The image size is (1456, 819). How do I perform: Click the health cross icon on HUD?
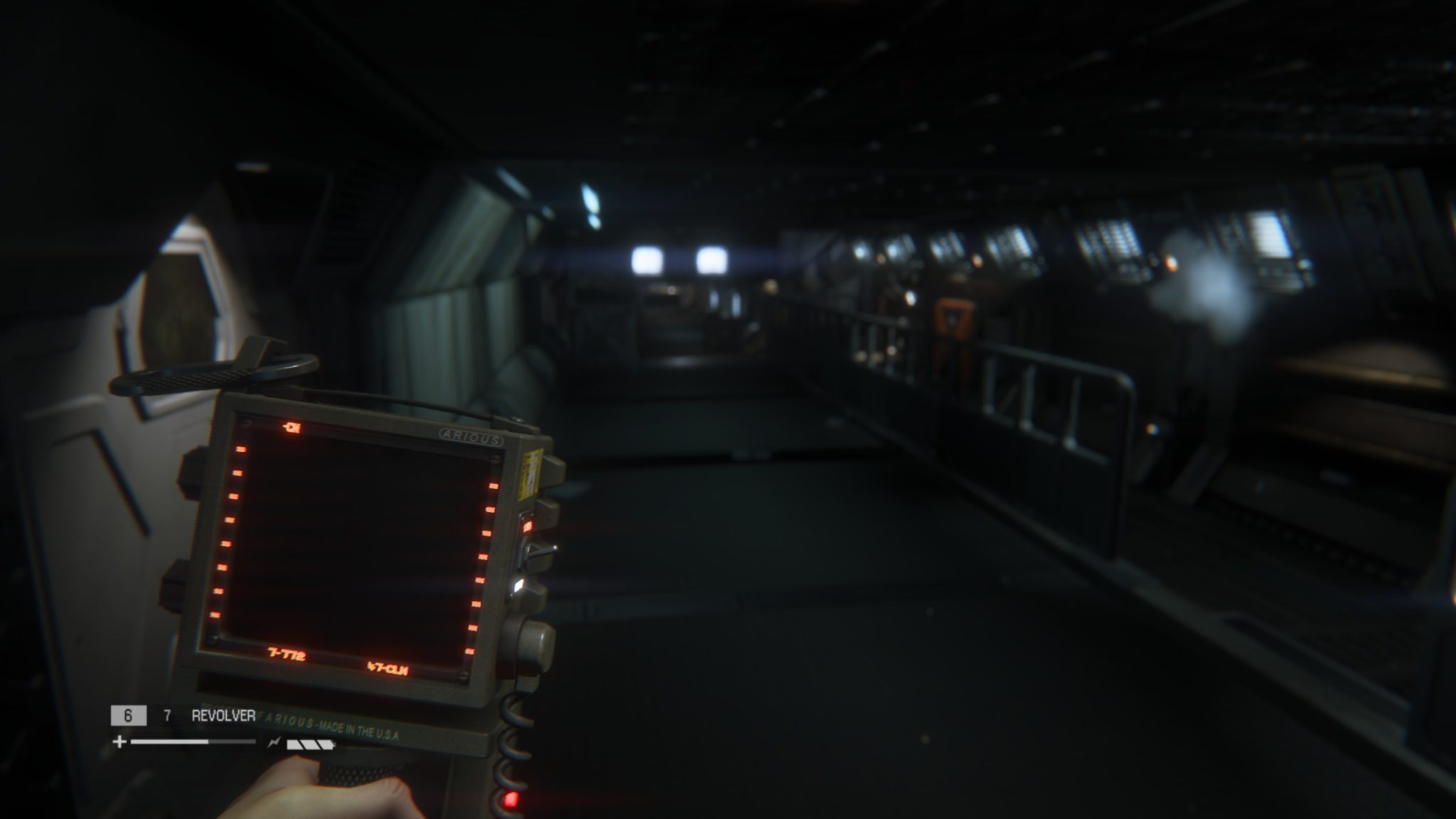coord(118,742)
